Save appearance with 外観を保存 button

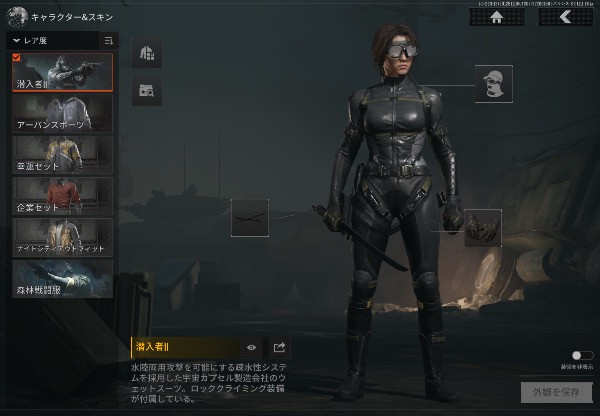tap(549, 390)
